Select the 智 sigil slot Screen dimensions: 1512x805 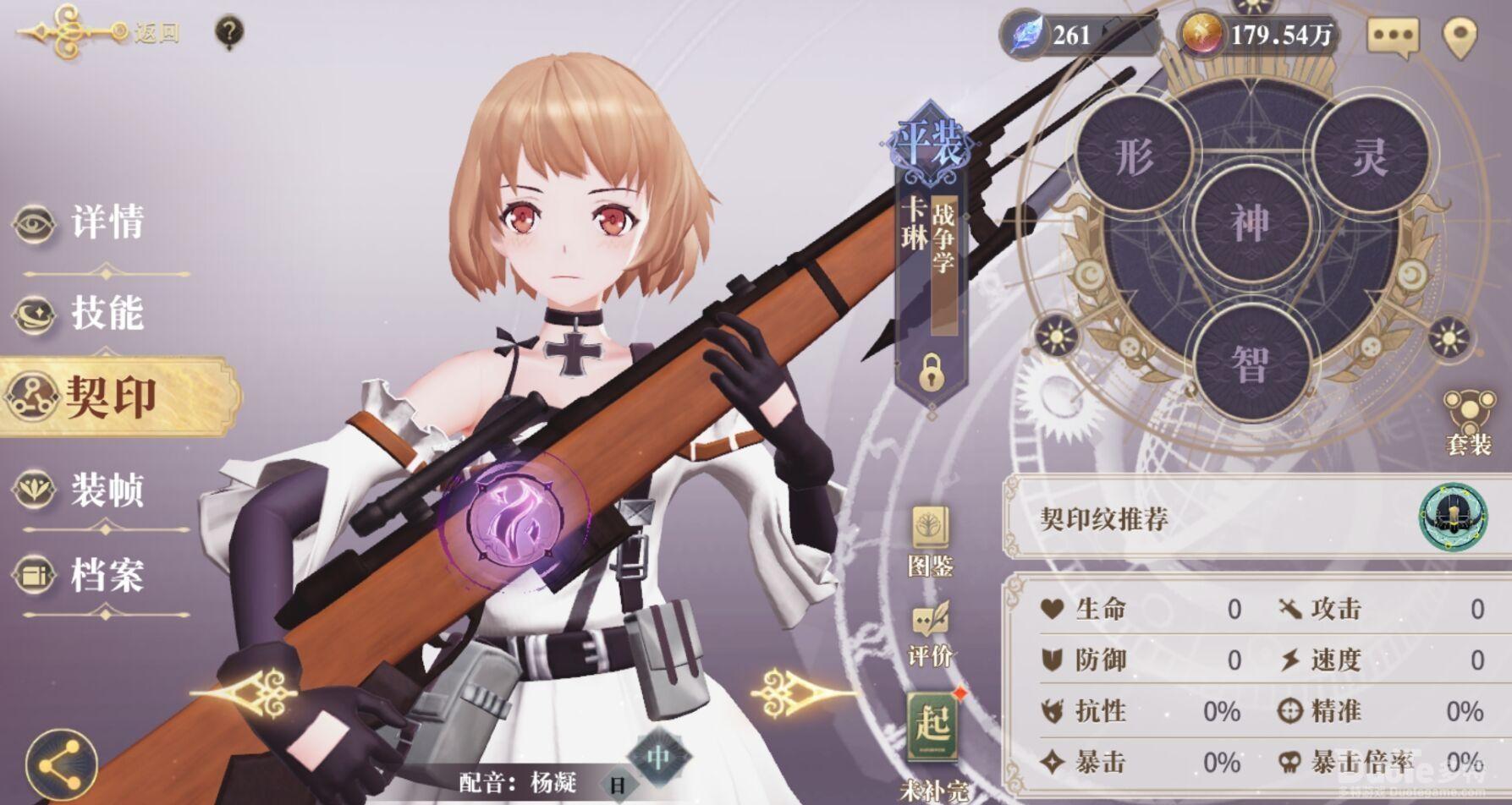coord(1251,364)
